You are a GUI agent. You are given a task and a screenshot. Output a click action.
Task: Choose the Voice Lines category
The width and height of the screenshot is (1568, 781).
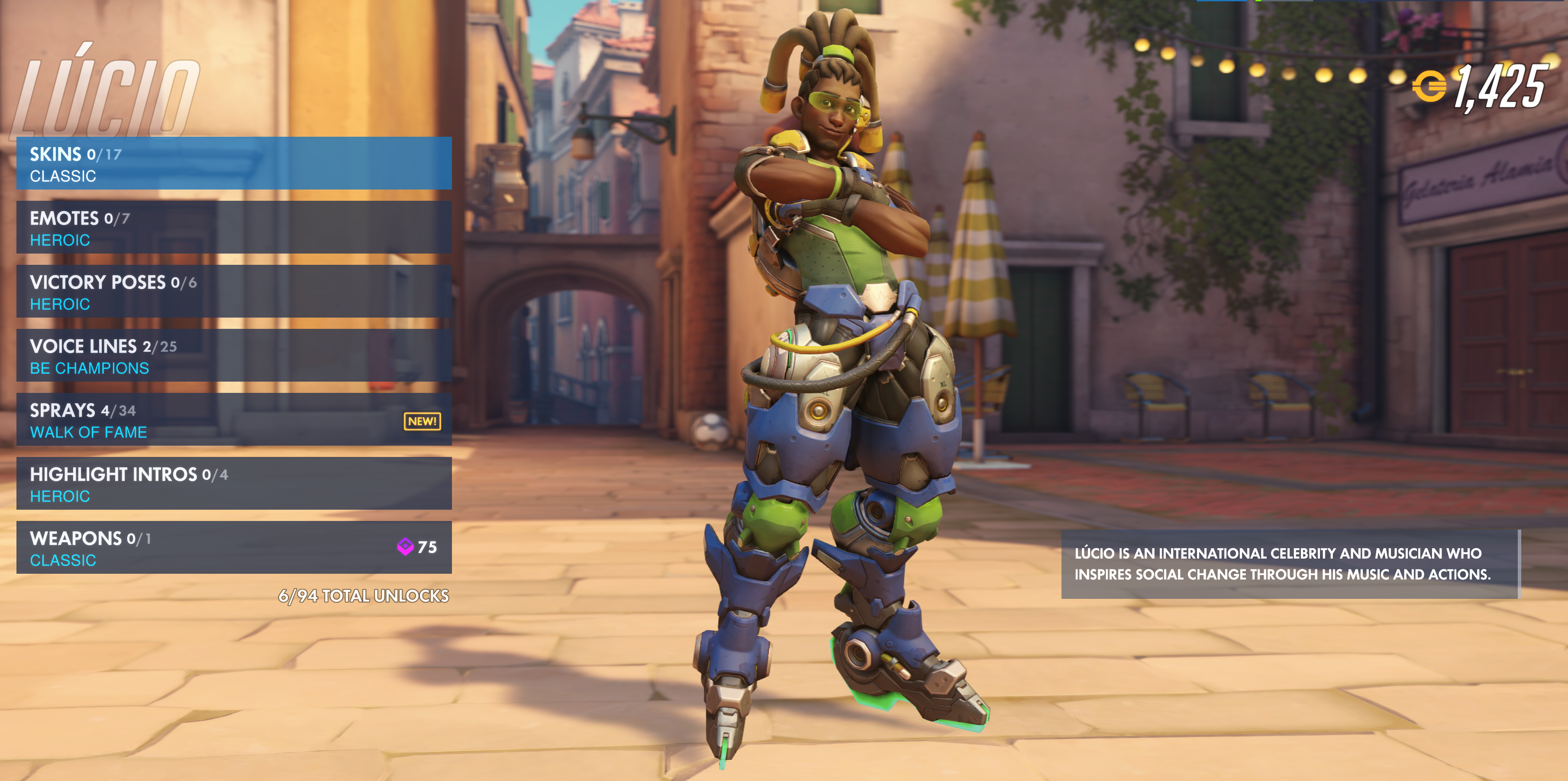coord(234,356)
